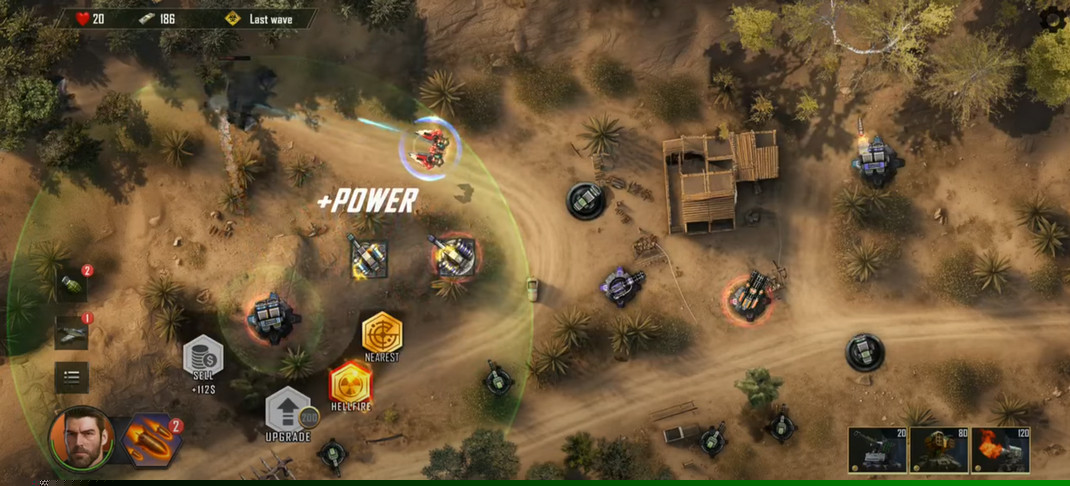
Task: Call in the airstrike plane ability
Action: (x=71, y=332)
